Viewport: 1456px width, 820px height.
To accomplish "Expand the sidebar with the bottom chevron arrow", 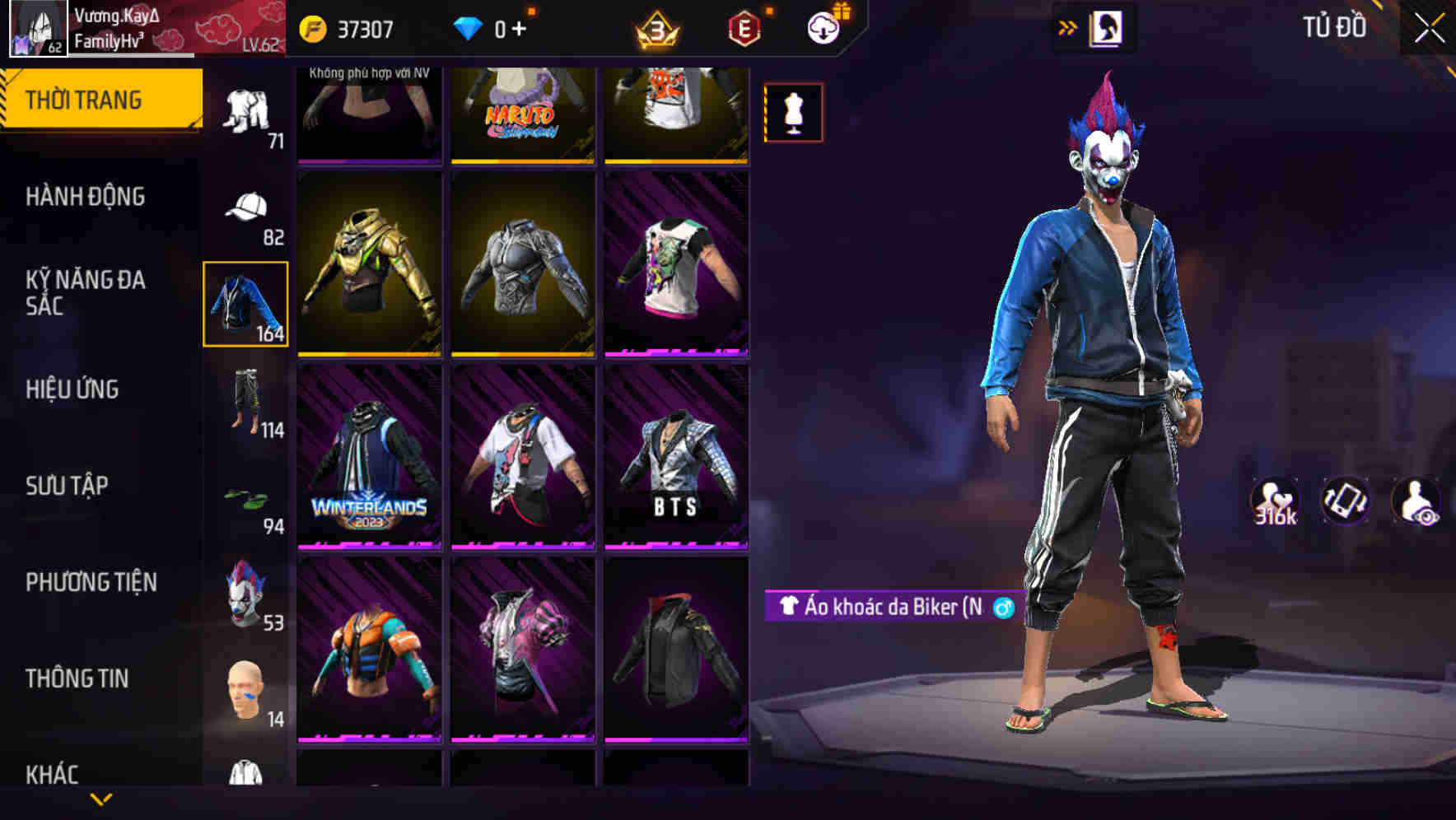I will [x=101, y=800].
